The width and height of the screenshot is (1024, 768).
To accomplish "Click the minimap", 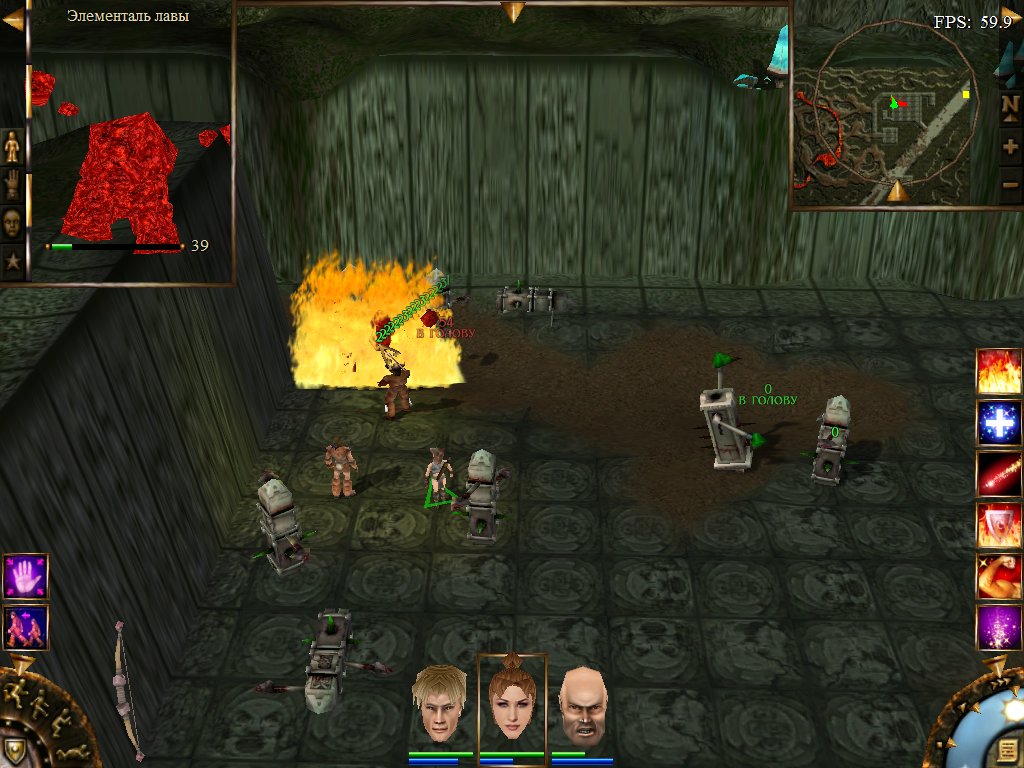I will click(892, 108).
